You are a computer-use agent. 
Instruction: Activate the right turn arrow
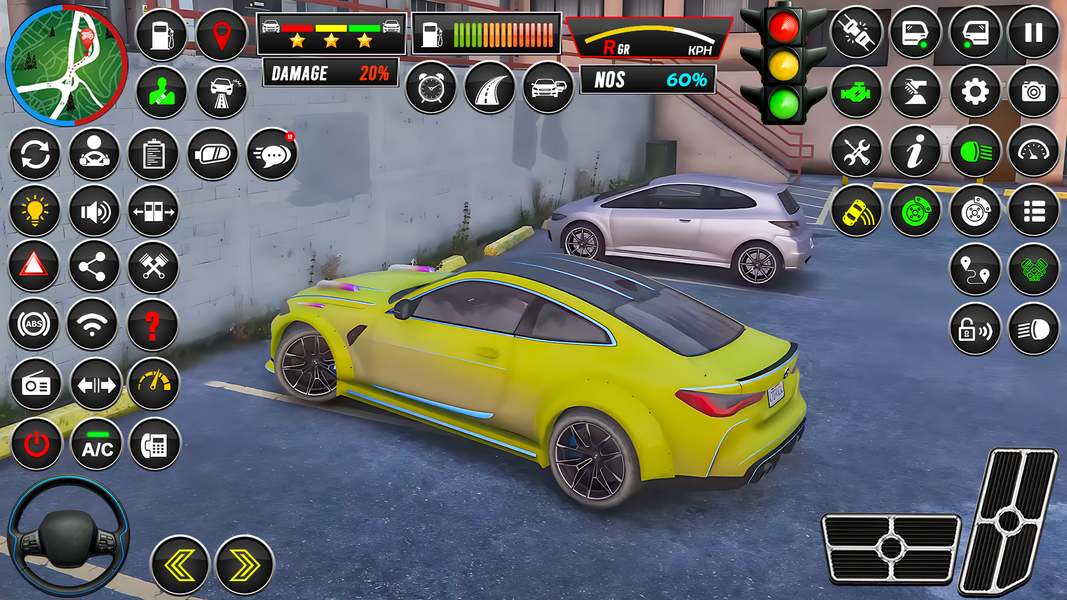(x=244, y=565)
